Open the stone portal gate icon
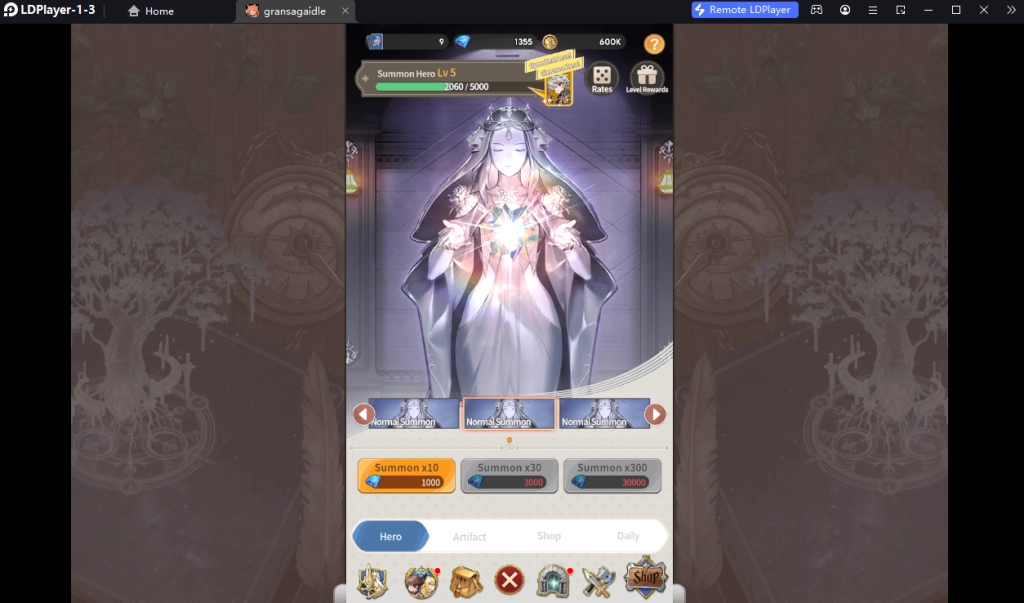The image size is (1024, 603). point(553,580)
